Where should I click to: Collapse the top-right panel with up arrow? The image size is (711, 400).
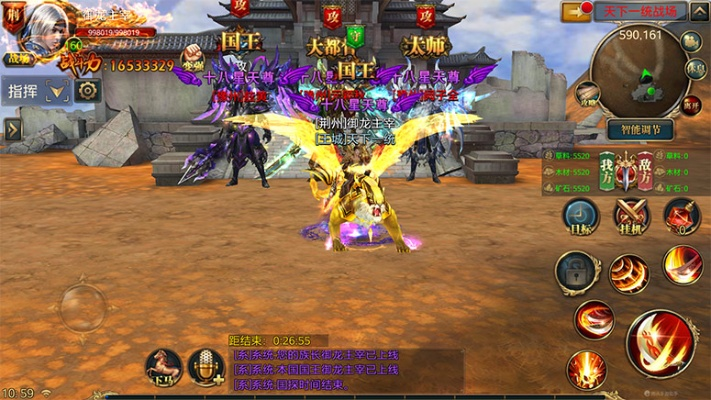694,11
